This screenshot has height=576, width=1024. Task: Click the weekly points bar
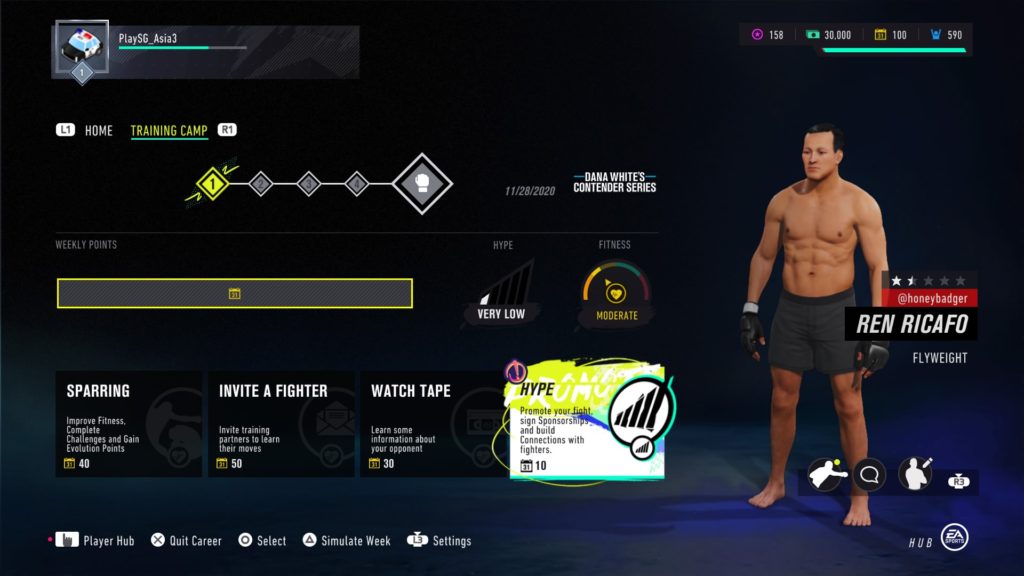pyautogui.click(x=235, y=293)
